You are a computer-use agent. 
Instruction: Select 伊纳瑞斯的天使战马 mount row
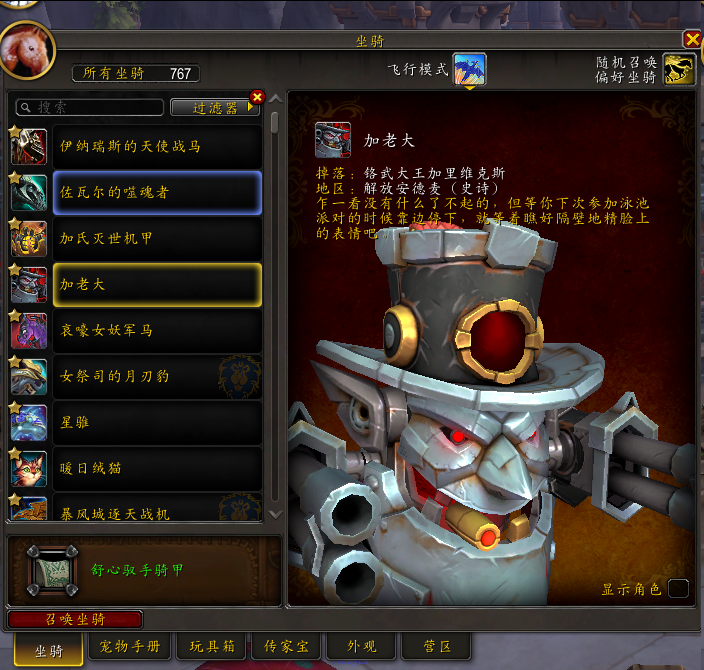tap(156, 146)
